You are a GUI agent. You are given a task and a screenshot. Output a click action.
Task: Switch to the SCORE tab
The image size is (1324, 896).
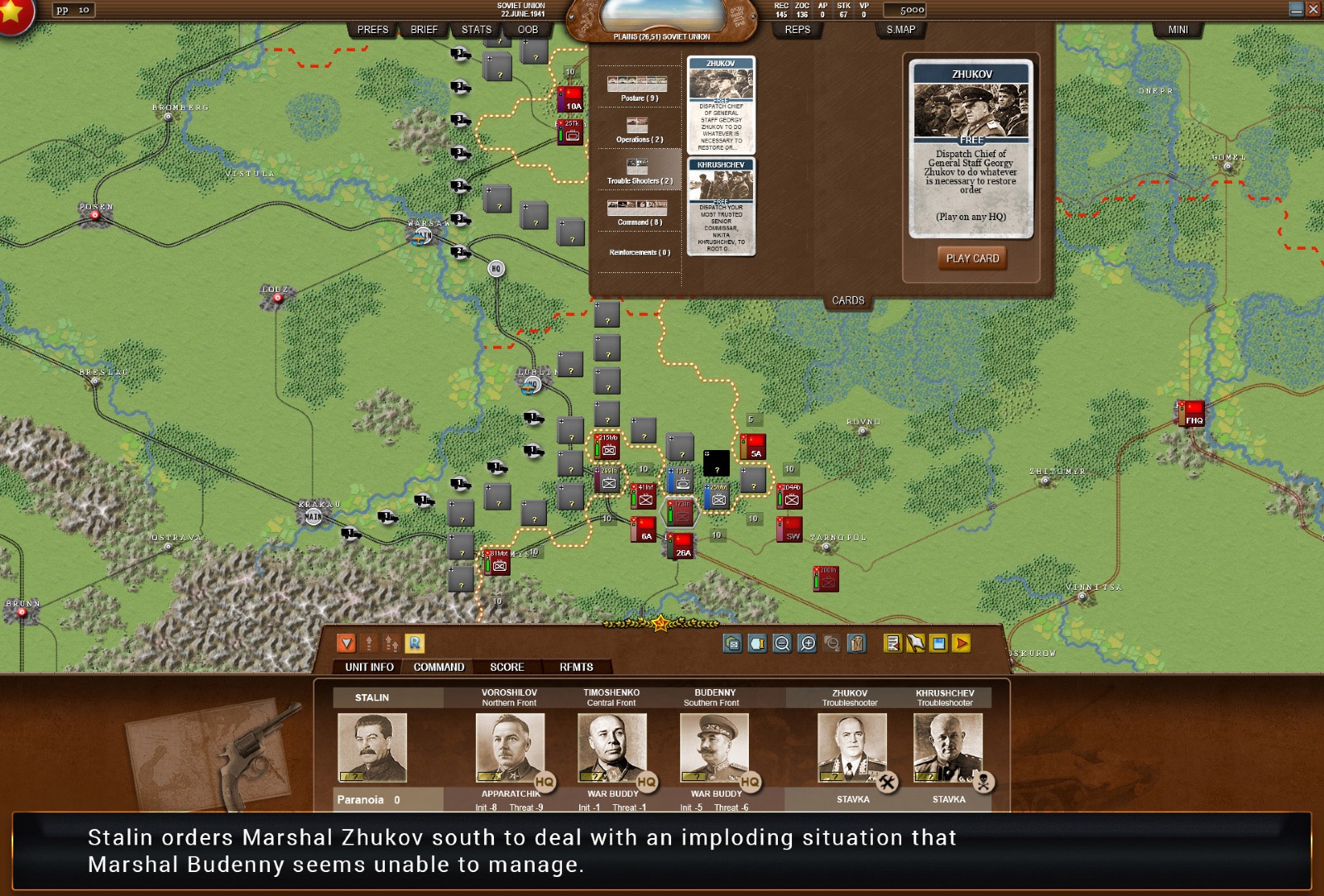506,667
